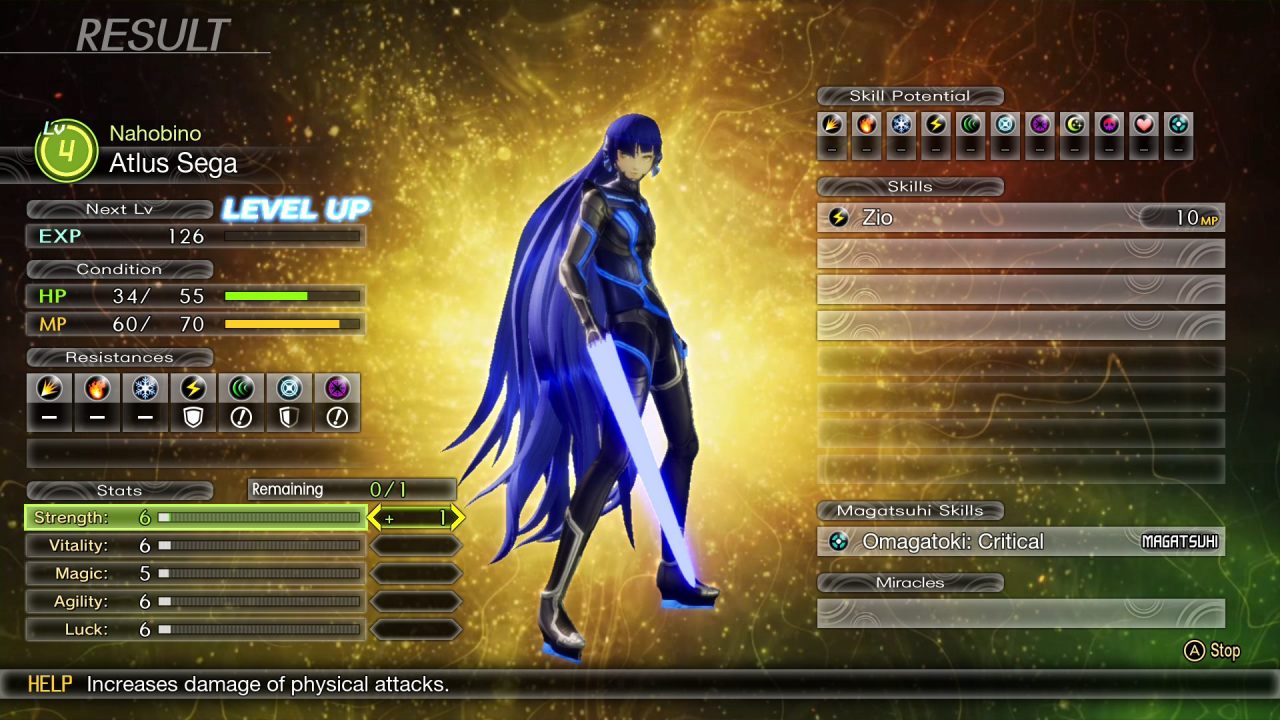Click the Physical resistance icon
This screenshot has width=1280, height=720.
49,389
